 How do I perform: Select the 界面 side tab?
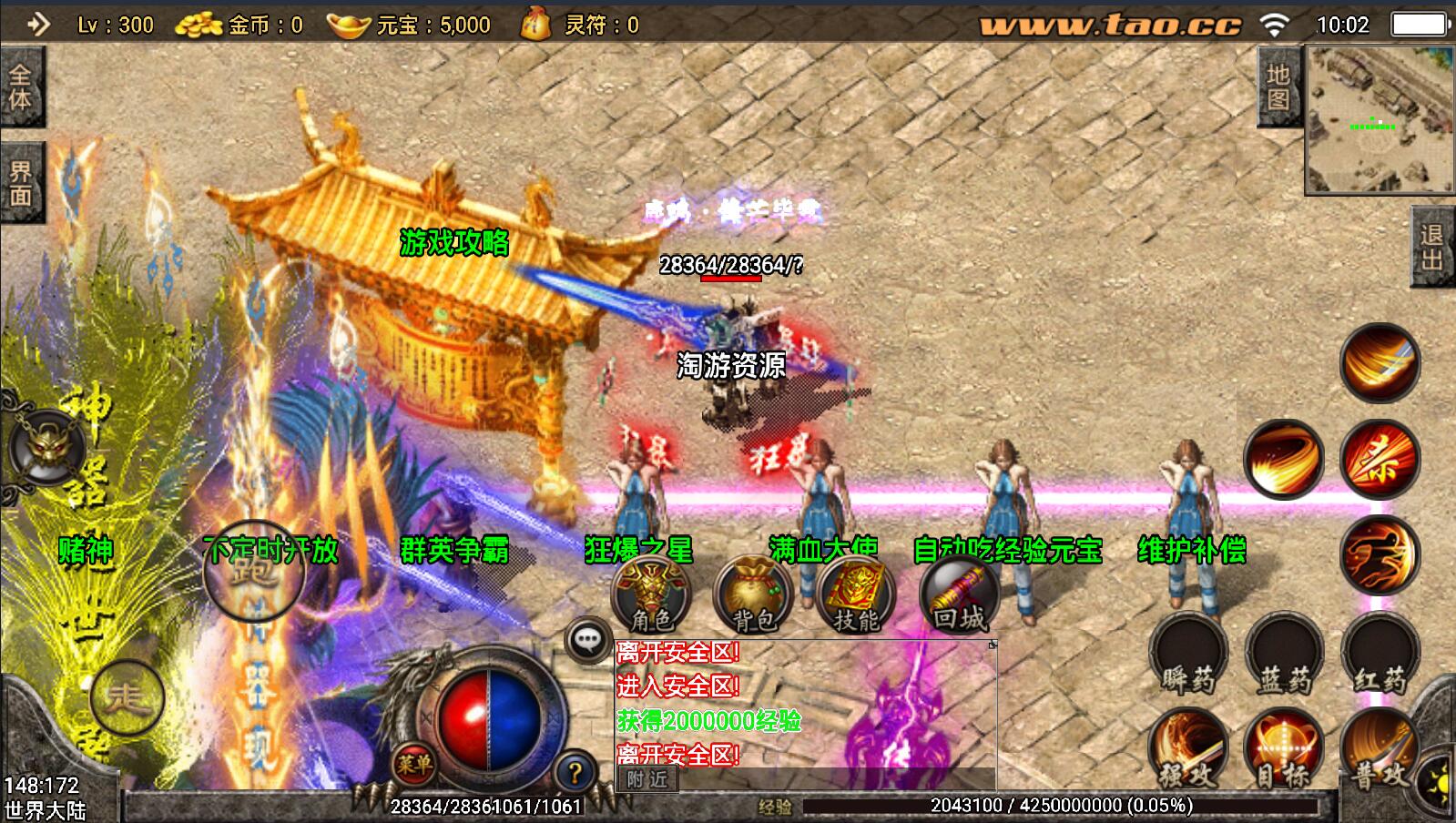pyautogui.click(x=21, y=183)
